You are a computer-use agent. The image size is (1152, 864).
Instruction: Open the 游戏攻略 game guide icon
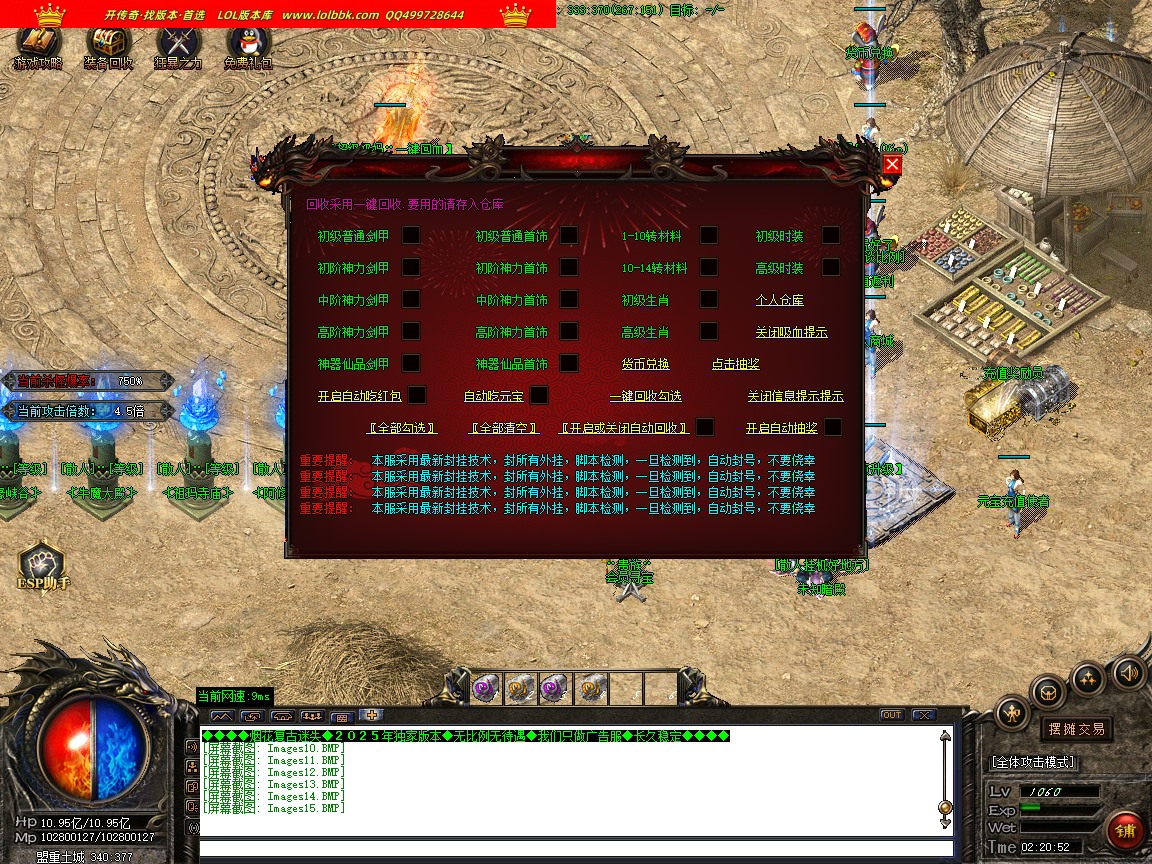pos(38,45)
